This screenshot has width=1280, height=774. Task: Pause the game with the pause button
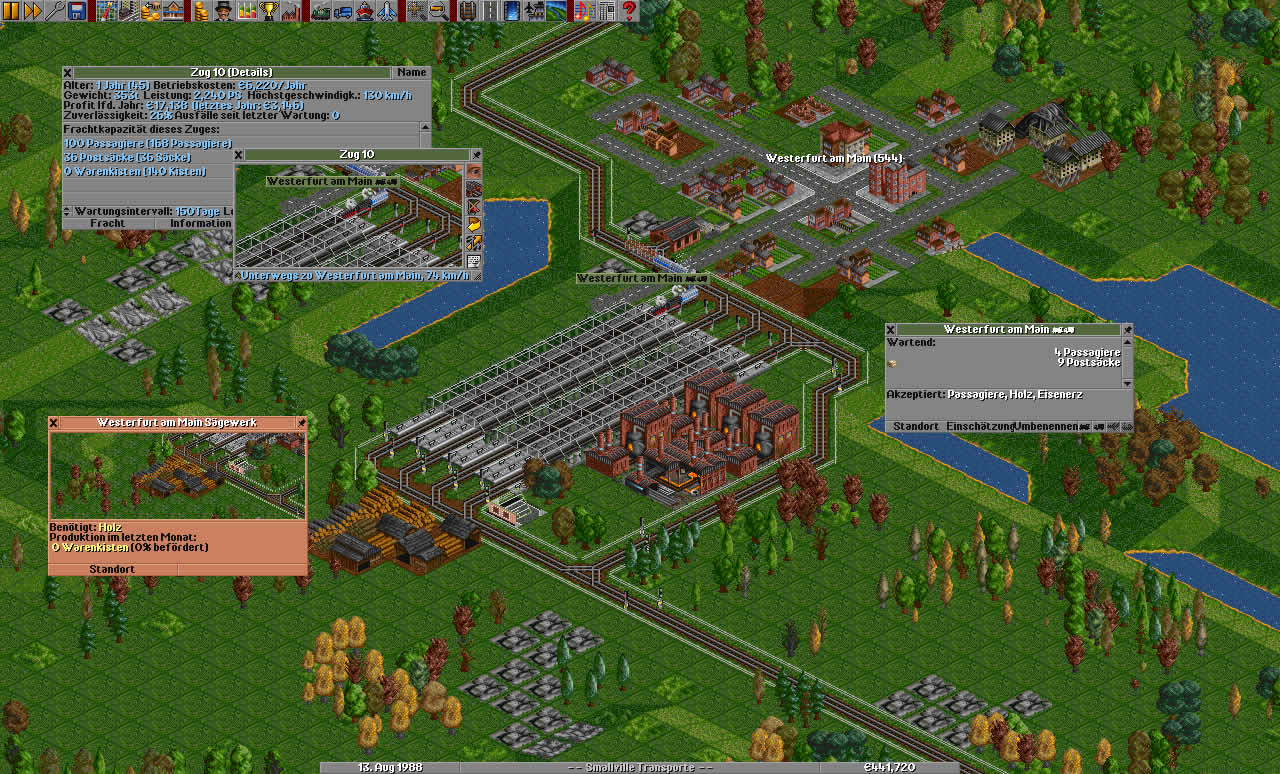11,11
